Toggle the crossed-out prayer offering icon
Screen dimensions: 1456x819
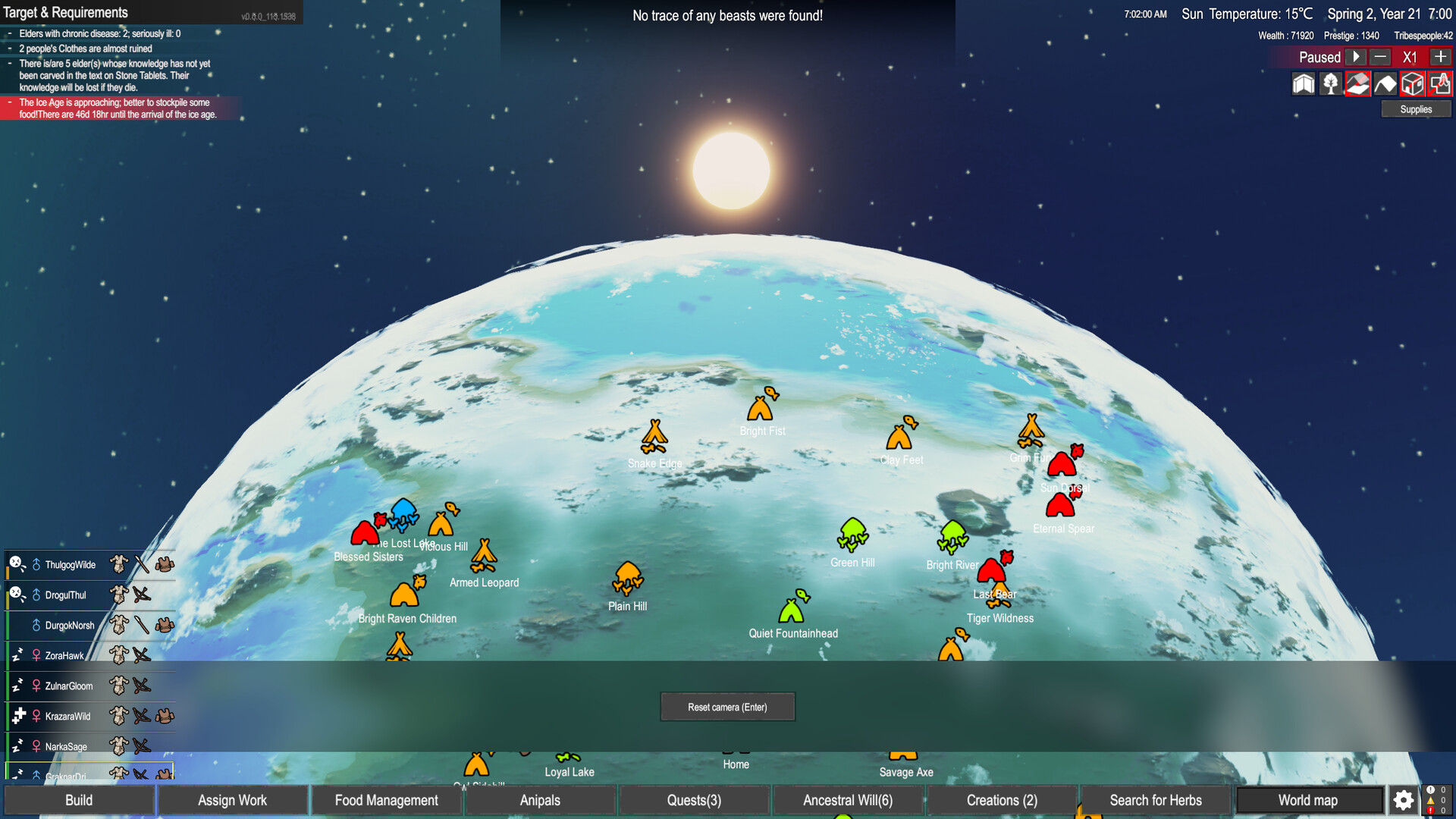point(1440,83)
